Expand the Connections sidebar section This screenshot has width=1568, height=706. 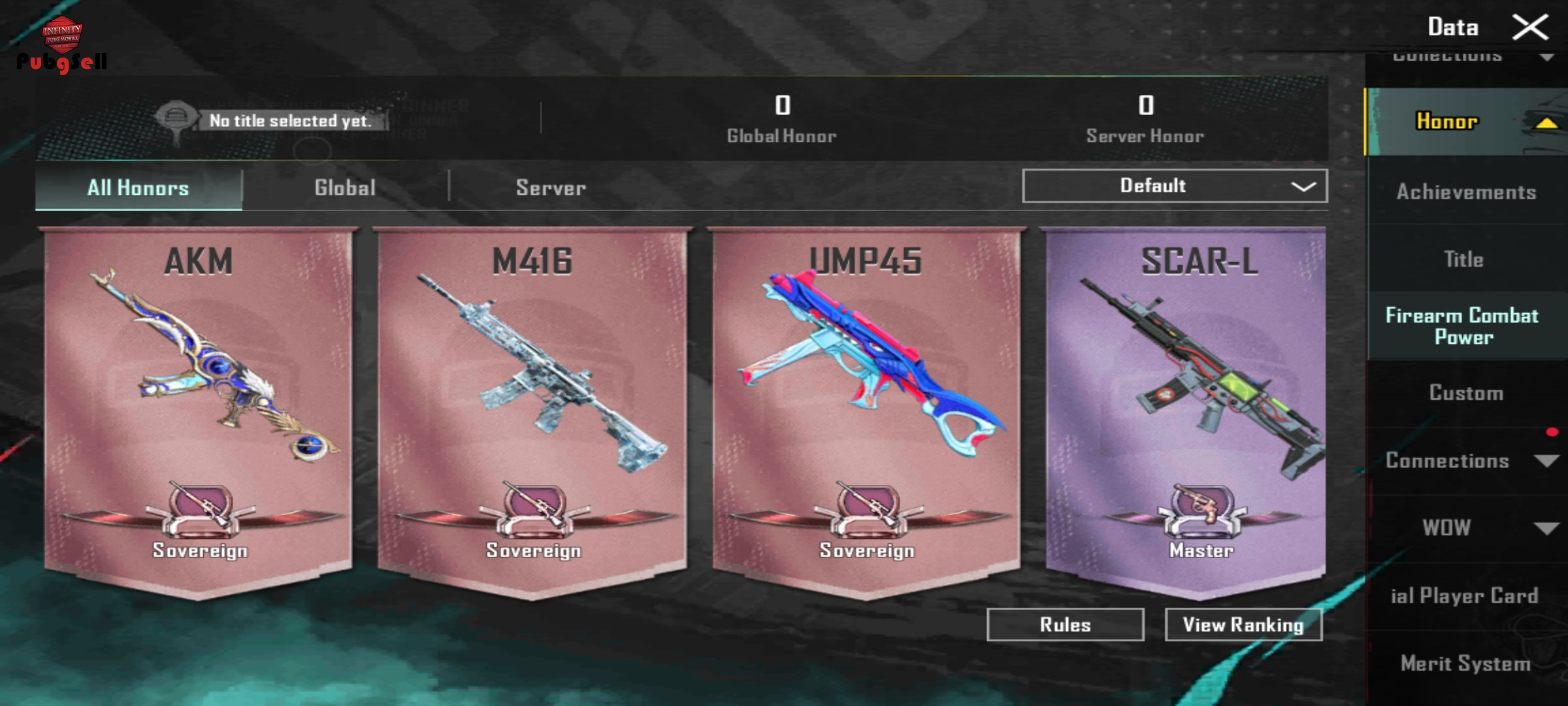pos(1465,461)
